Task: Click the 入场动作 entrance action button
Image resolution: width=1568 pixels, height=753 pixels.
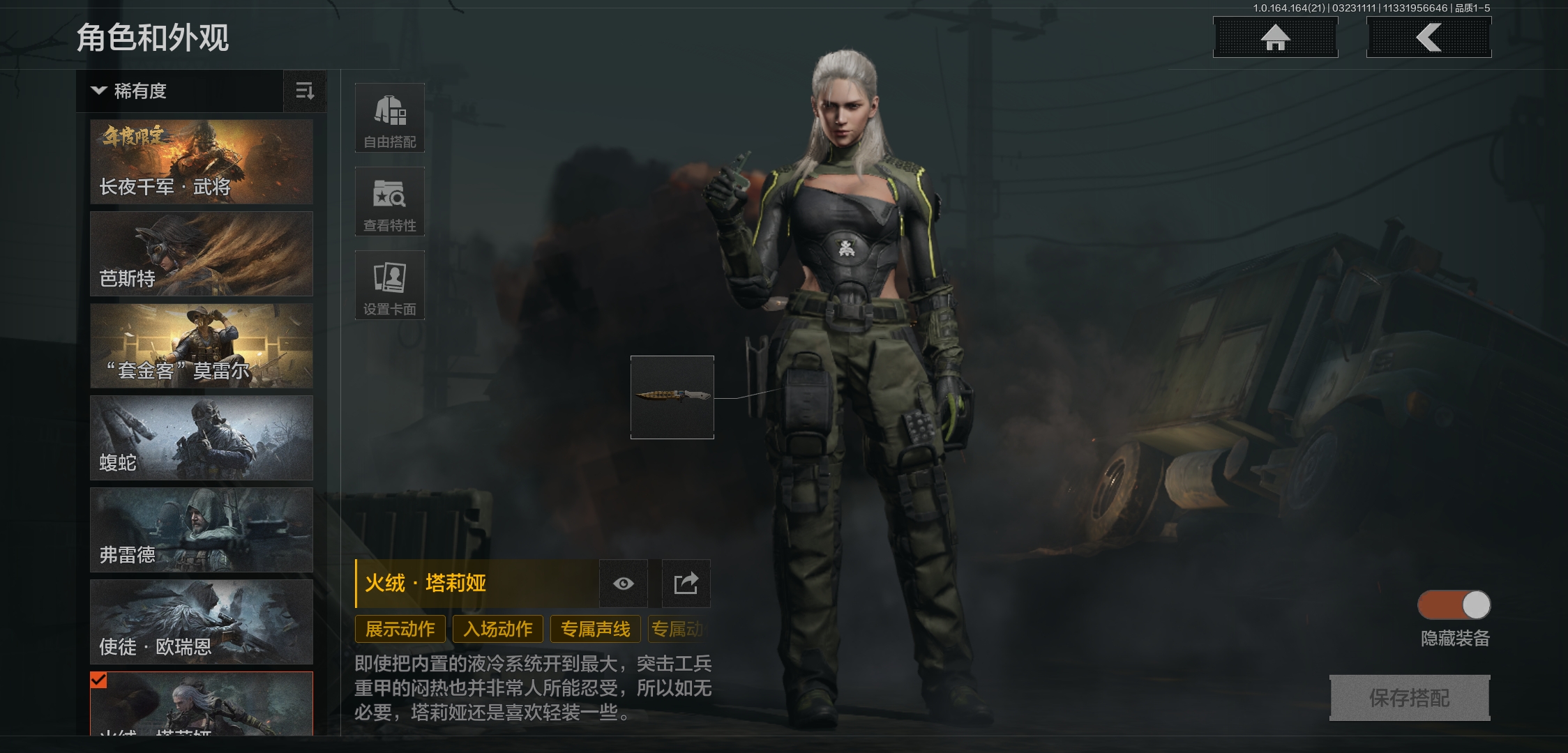Action: coord(497,628)
